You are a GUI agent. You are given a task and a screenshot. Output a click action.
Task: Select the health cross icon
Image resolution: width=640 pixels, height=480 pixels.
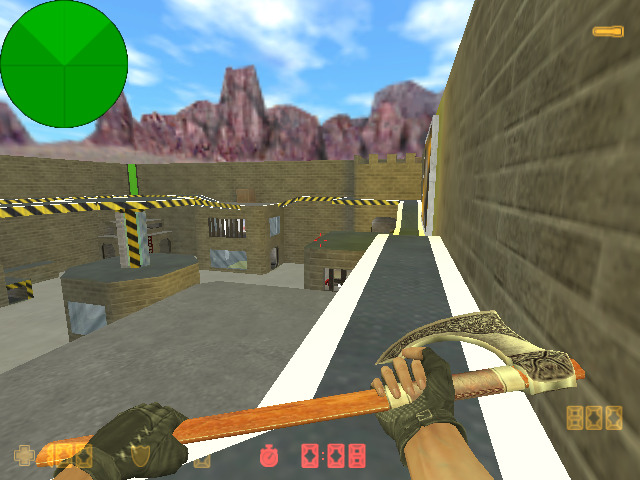click(x=24, y=456)
